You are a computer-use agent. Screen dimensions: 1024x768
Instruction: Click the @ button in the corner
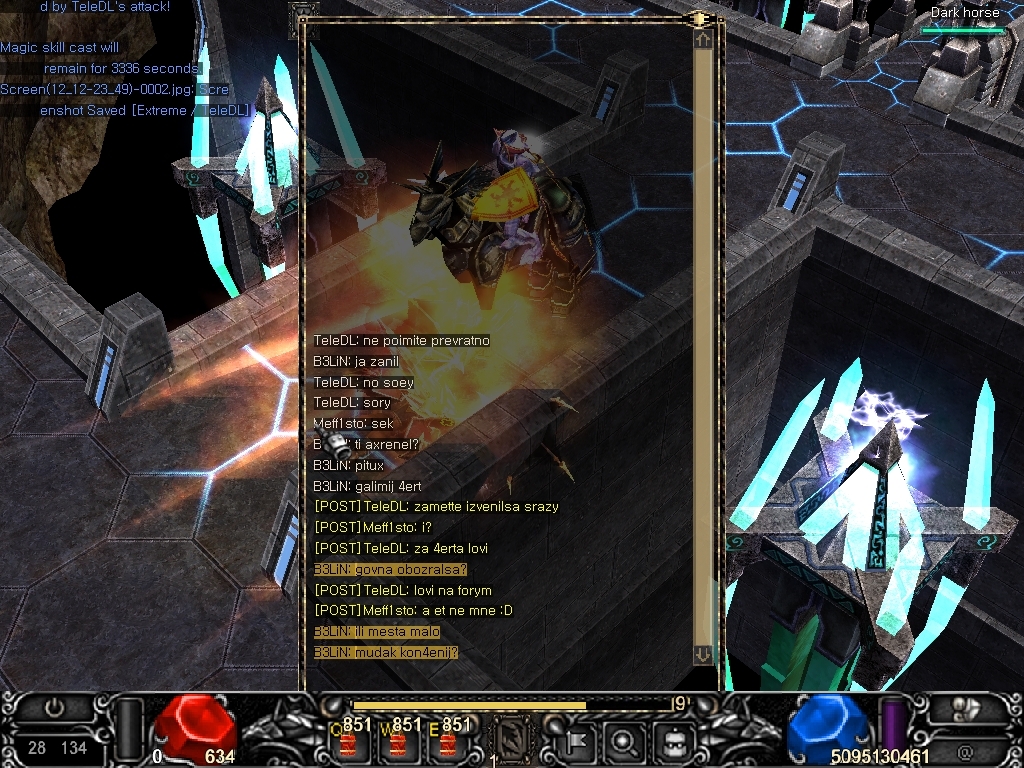[965, 750]
